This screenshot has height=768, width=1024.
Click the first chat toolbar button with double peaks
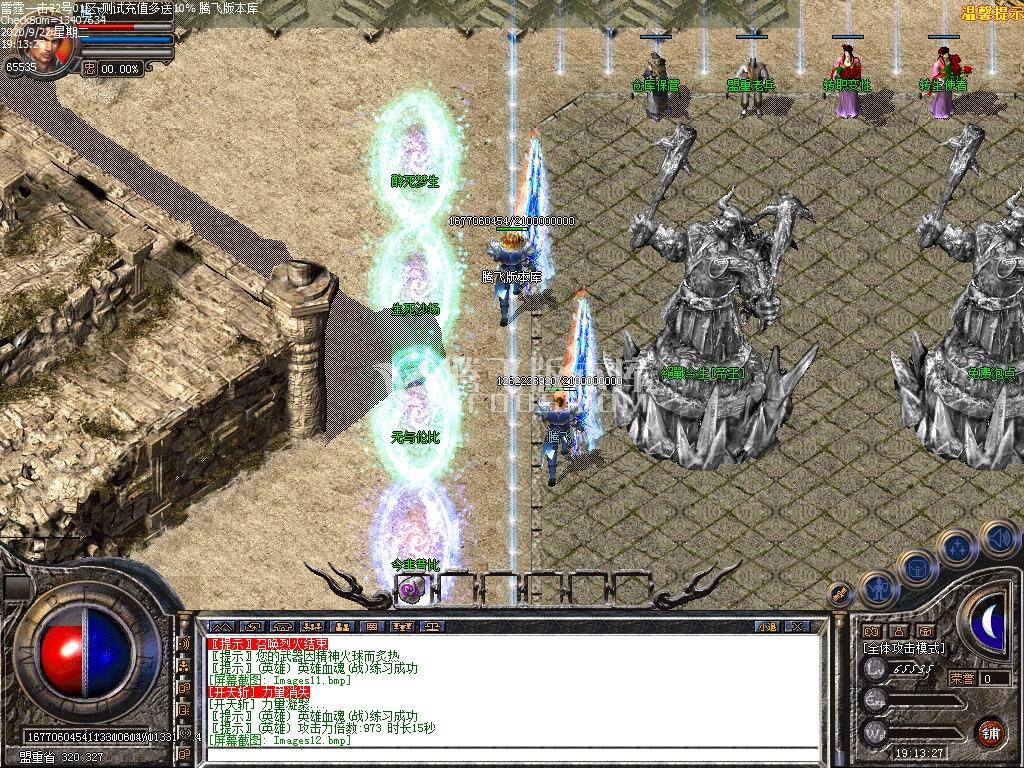coord(221,626)
